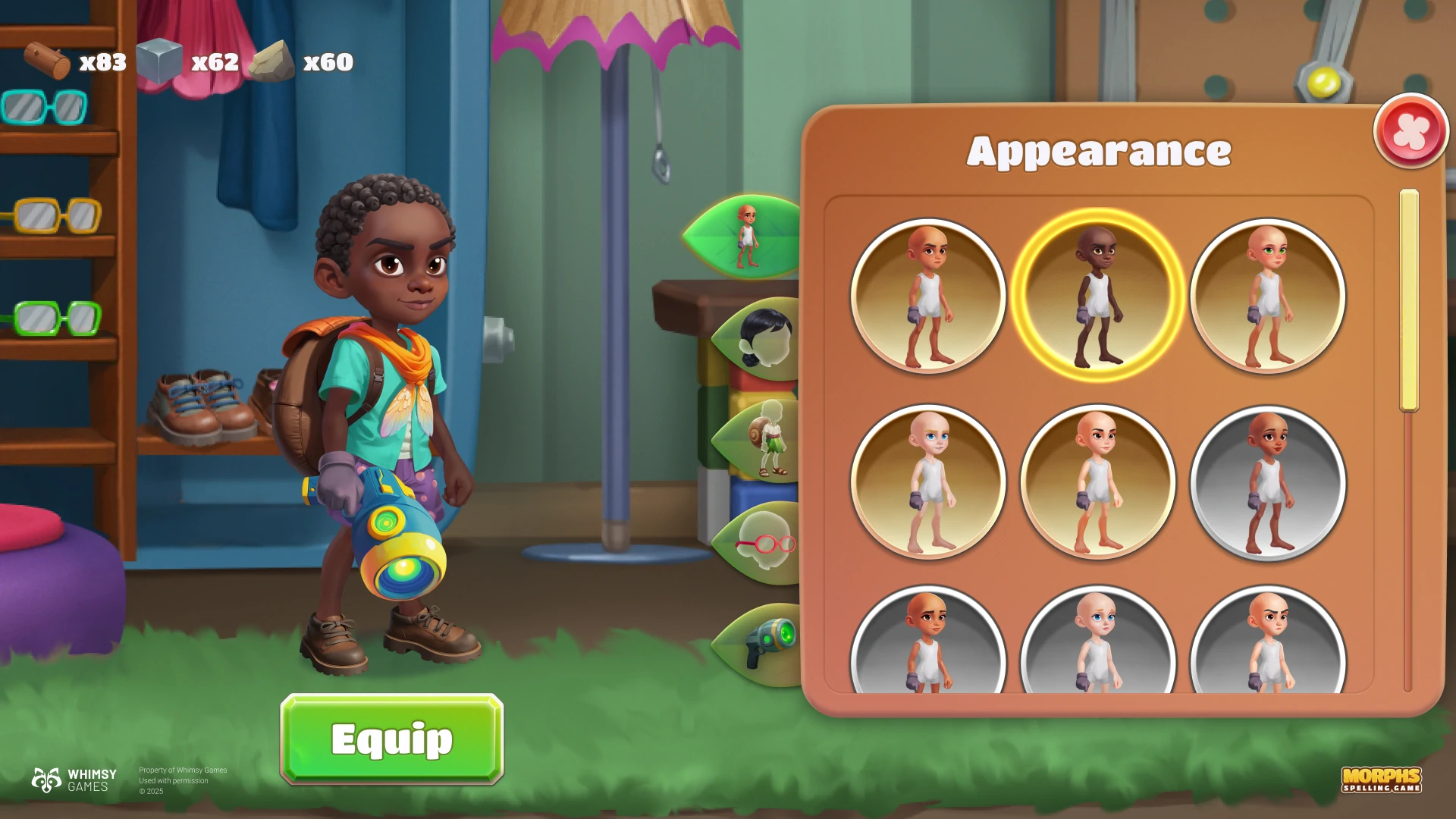This screenshot has width=1456, height=819.
Task: Close the Appearance panel
Action: pos(1410,130)
